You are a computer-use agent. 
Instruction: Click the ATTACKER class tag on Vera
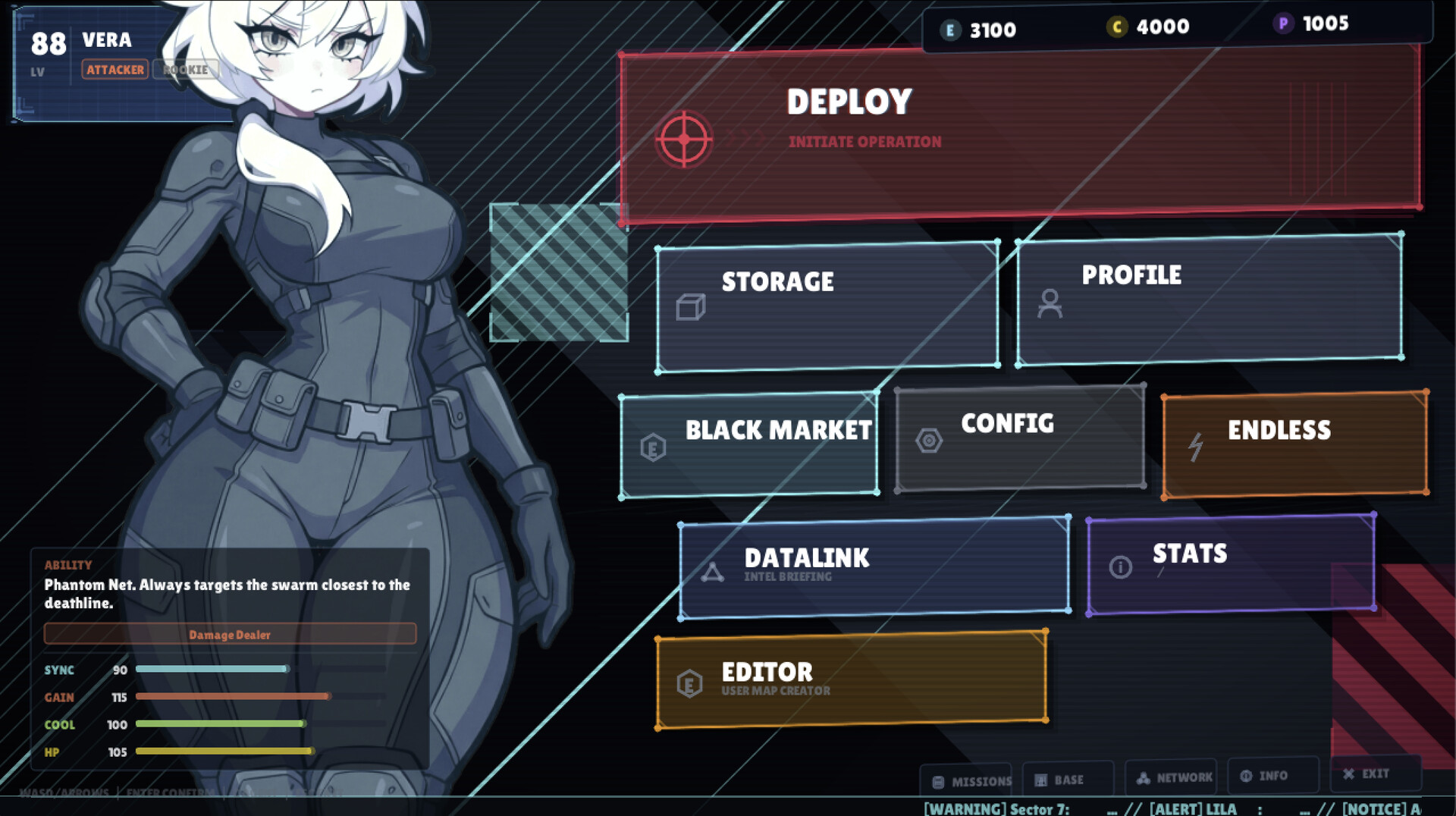click(x=115, y=70)
